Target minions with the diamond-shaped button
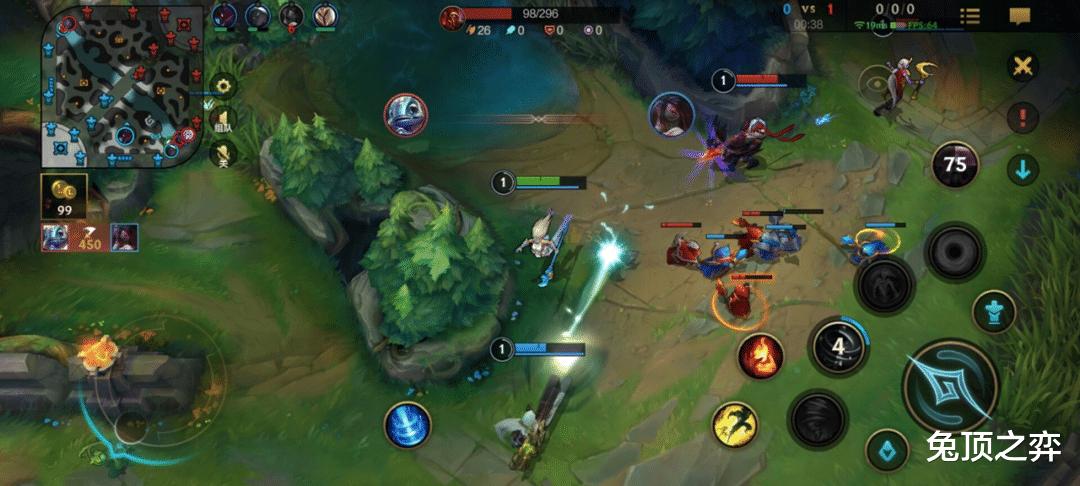Viewport: 1080px width, 486px height. (886, 450)
